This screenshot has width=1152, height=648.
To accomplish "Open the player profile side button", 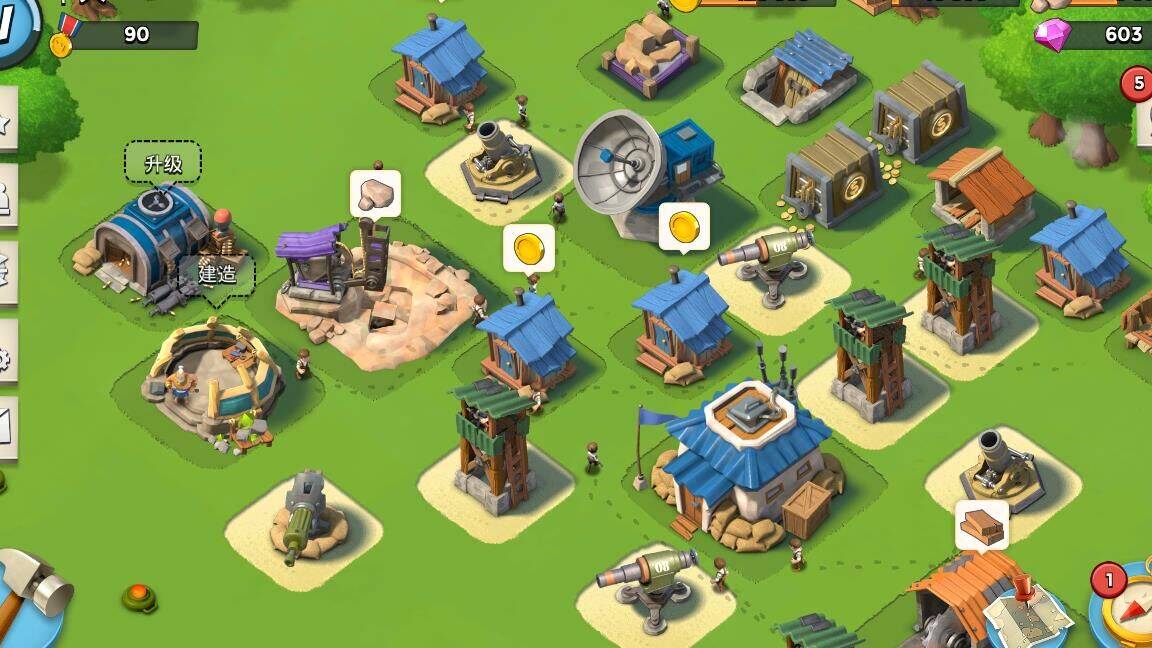I will tap(5, 198).
